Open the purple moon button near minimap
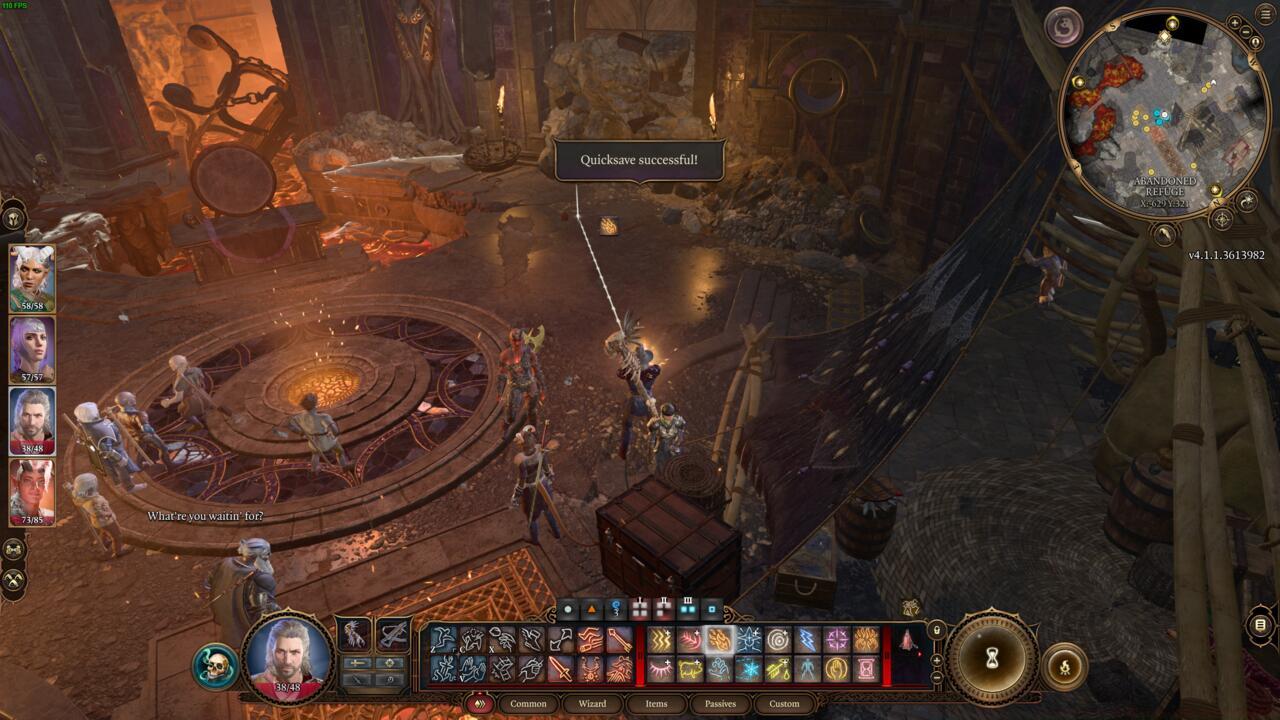 [1064, 26]
